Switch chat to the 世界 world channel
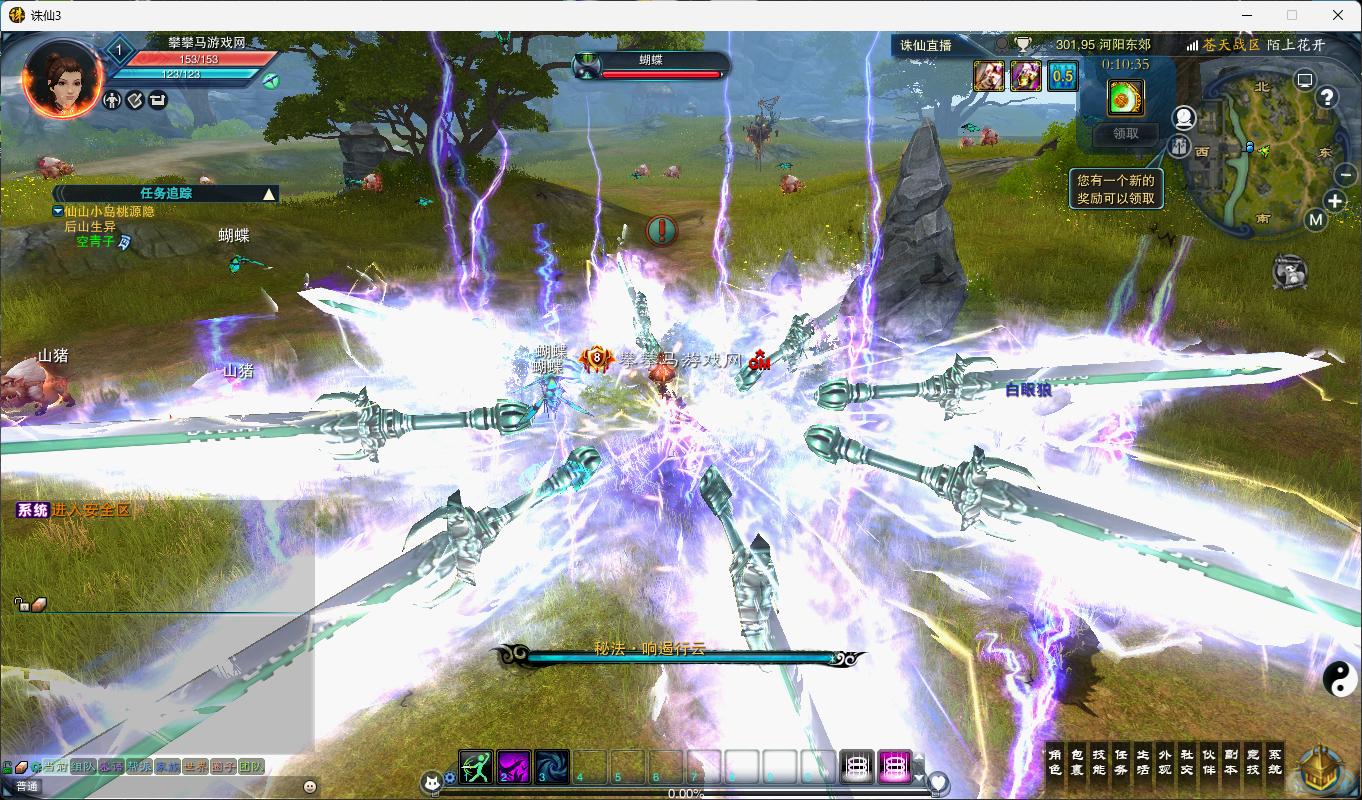 click(195, 767)
